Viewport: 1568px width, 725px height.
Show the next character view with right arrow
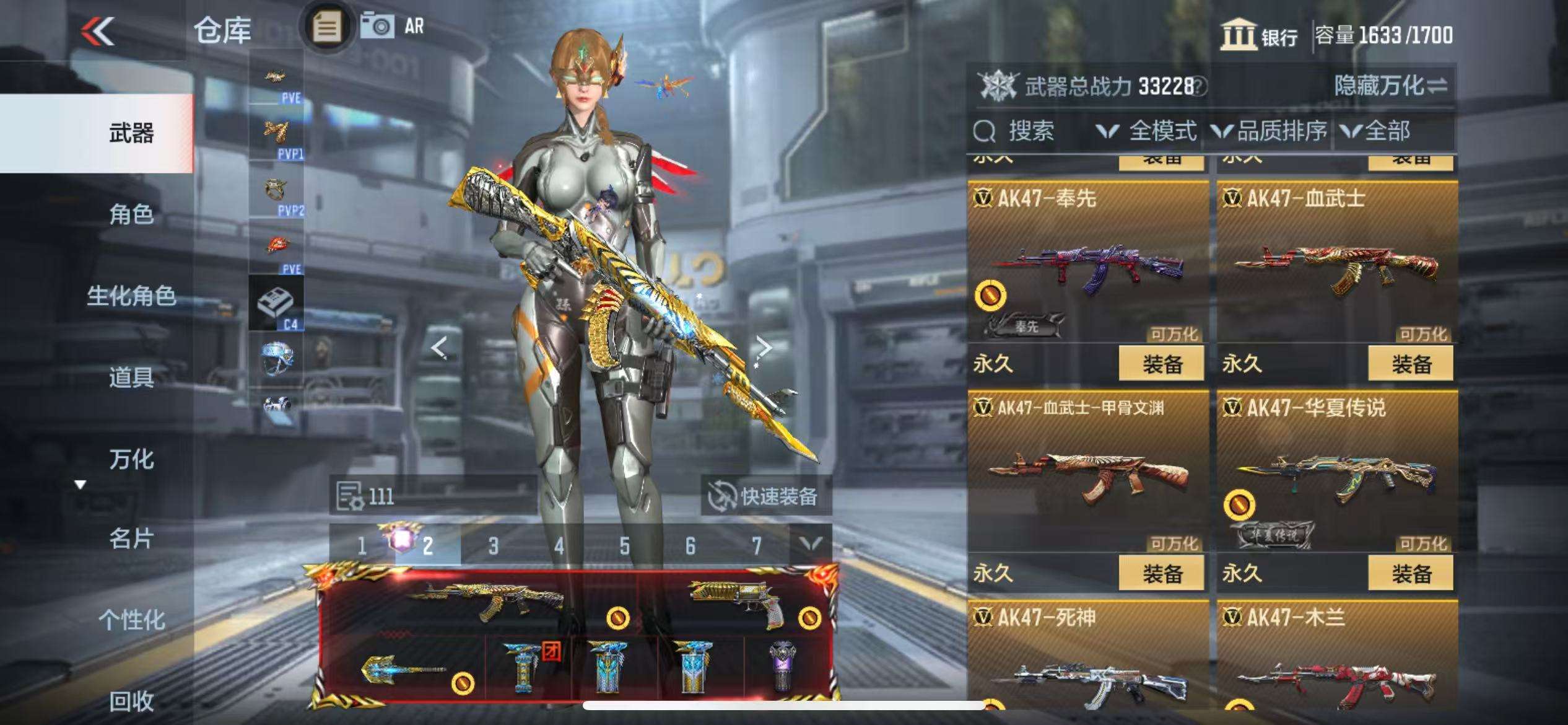click(764, 348)
